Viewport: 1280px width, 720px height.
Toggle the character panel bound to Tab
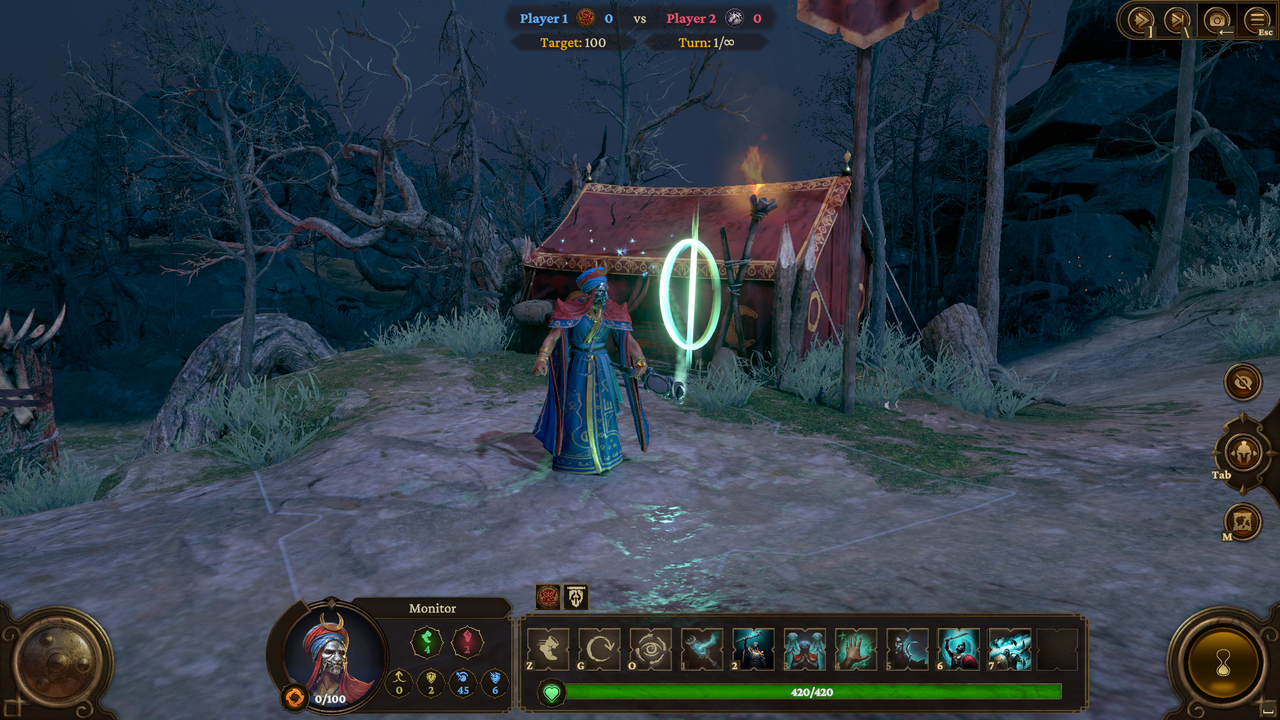[x=1243, y=452]
